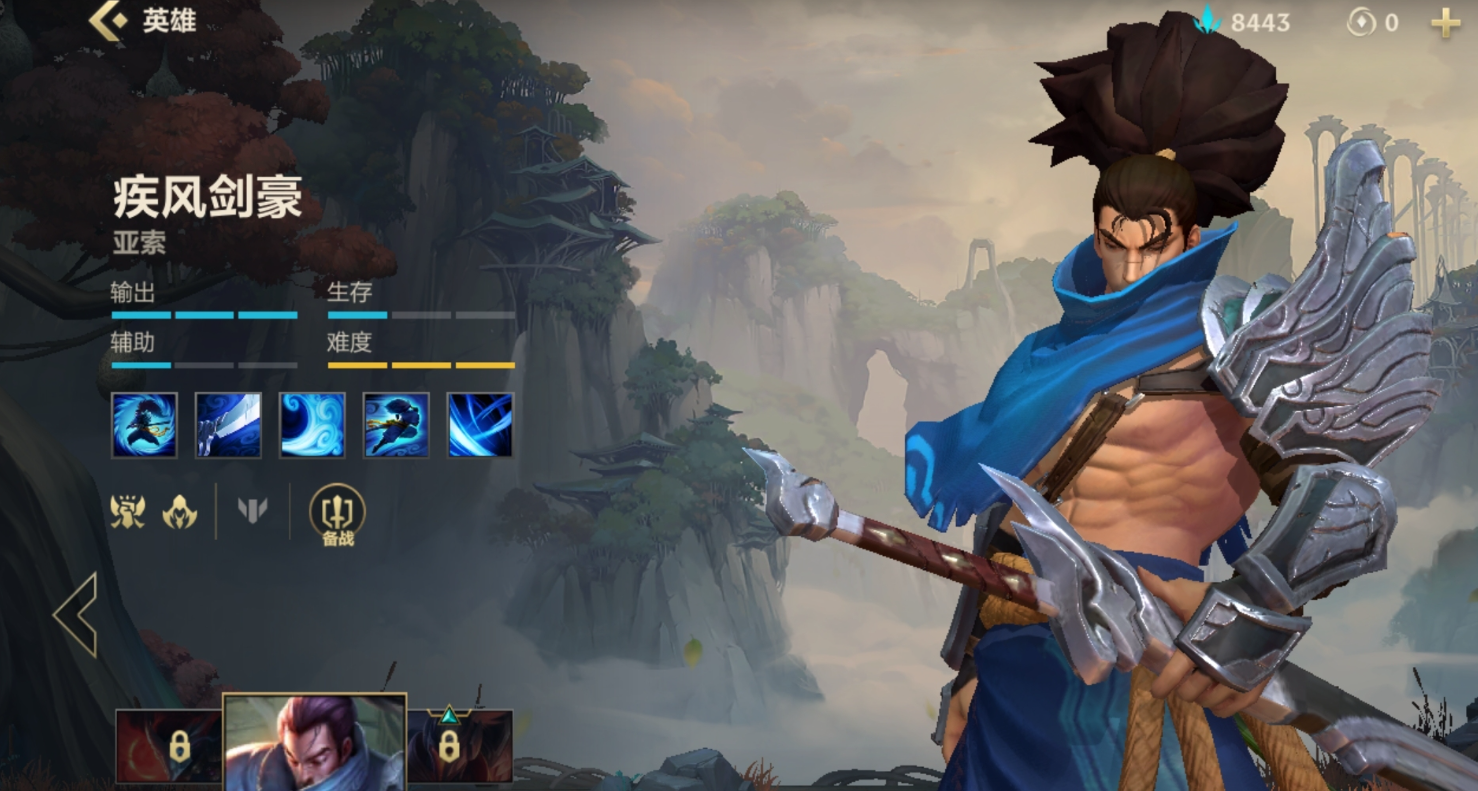
Task: Select the Steel Tempest sword ability icon
Action: pos(228,425)
